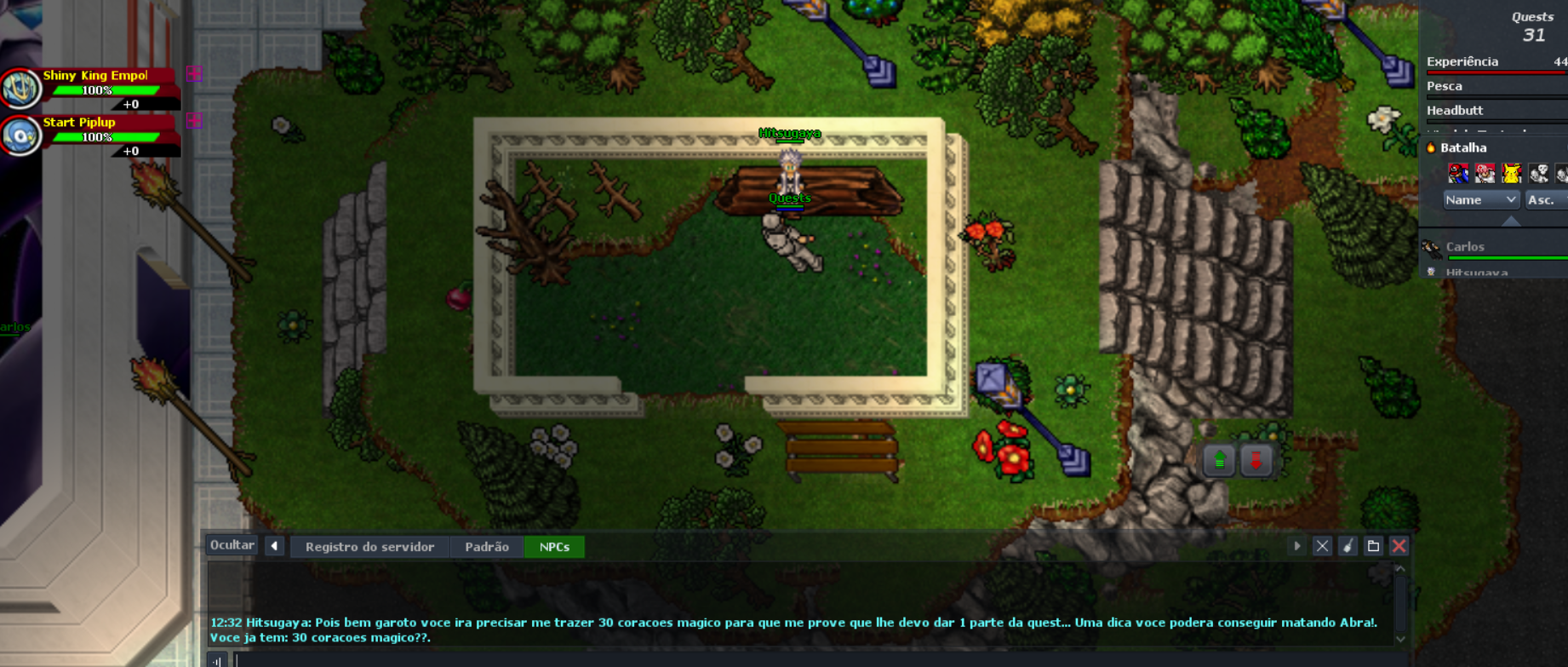Open the Name sort dropdown in Batalha
This screenshot has height=667, width=1568.
(1481, 199)
